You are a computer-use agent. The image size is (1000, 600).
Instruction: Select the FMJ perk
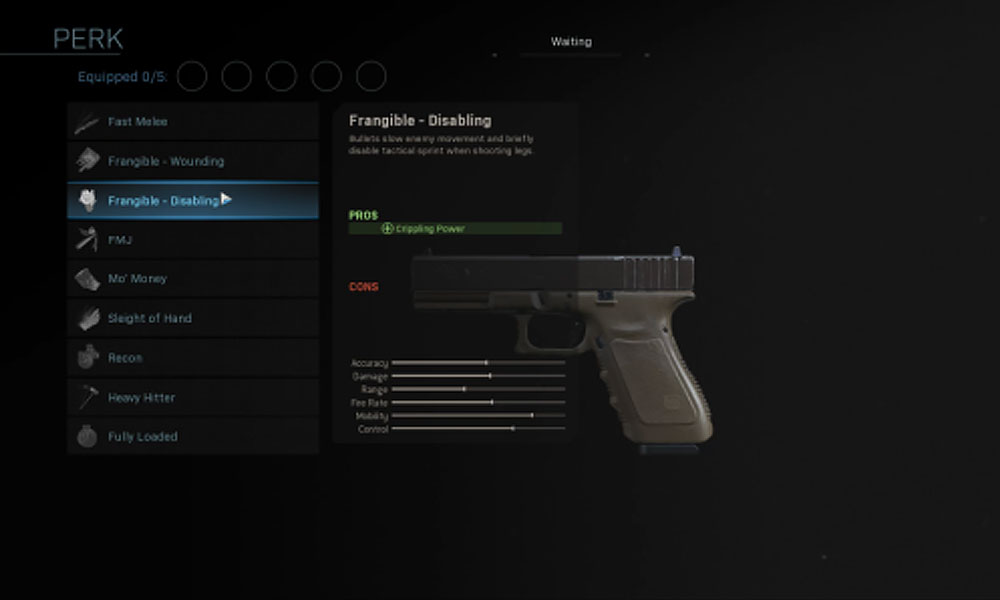[192, 240]
